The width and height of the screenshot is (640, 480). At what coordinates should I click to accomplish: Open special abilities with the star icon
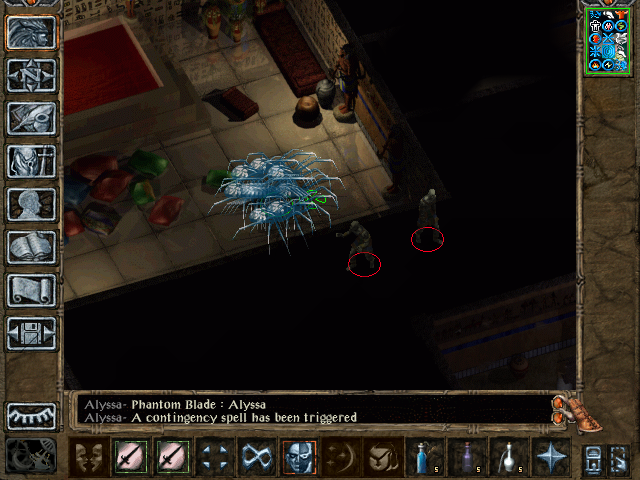tap(549, 457)
